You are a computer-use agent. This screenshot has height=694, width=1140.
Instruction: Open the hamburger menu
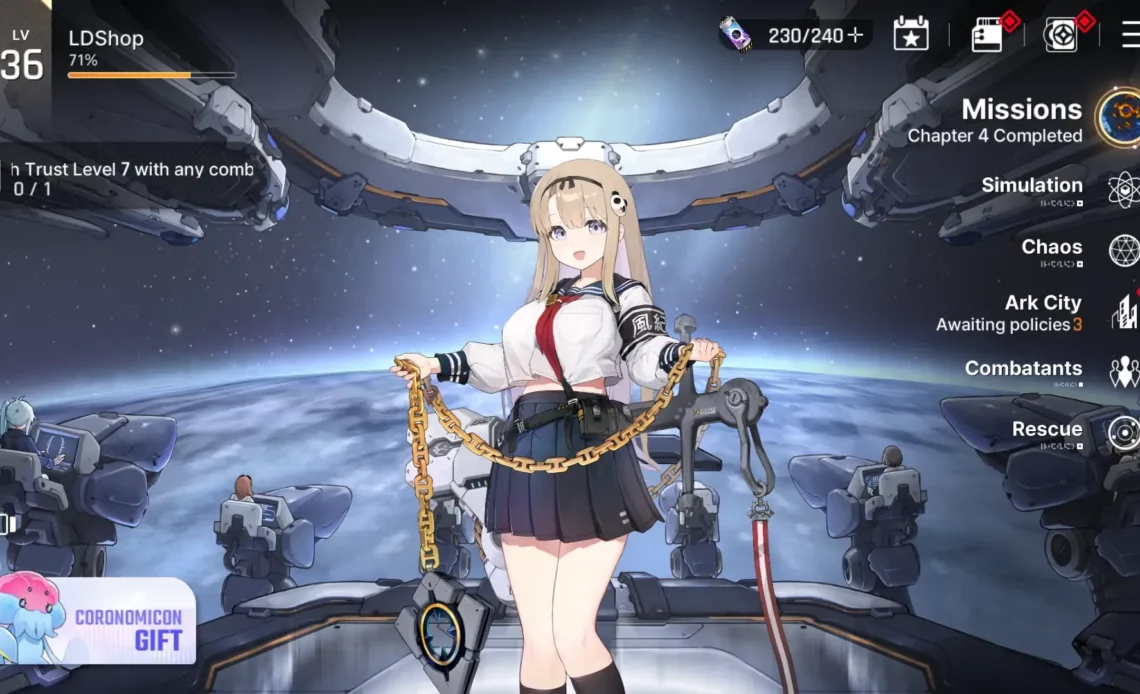pyautogui.click(x=1130, y=35)
